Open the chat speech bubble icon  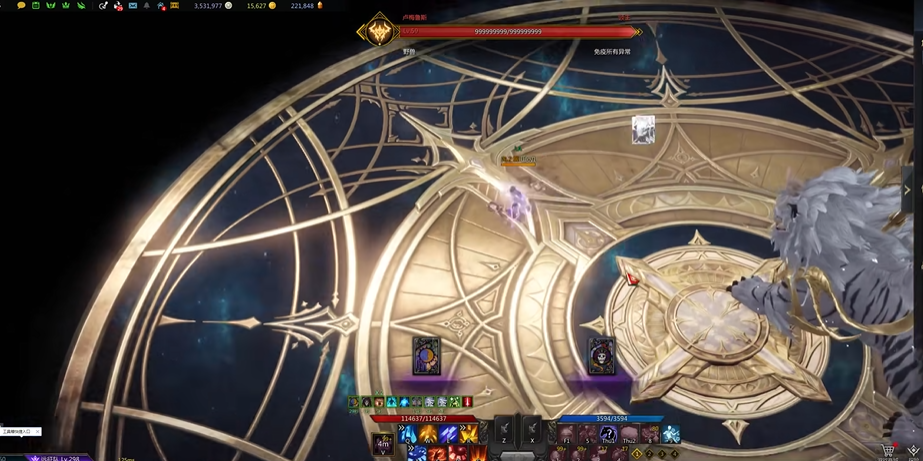pos(21,6)
